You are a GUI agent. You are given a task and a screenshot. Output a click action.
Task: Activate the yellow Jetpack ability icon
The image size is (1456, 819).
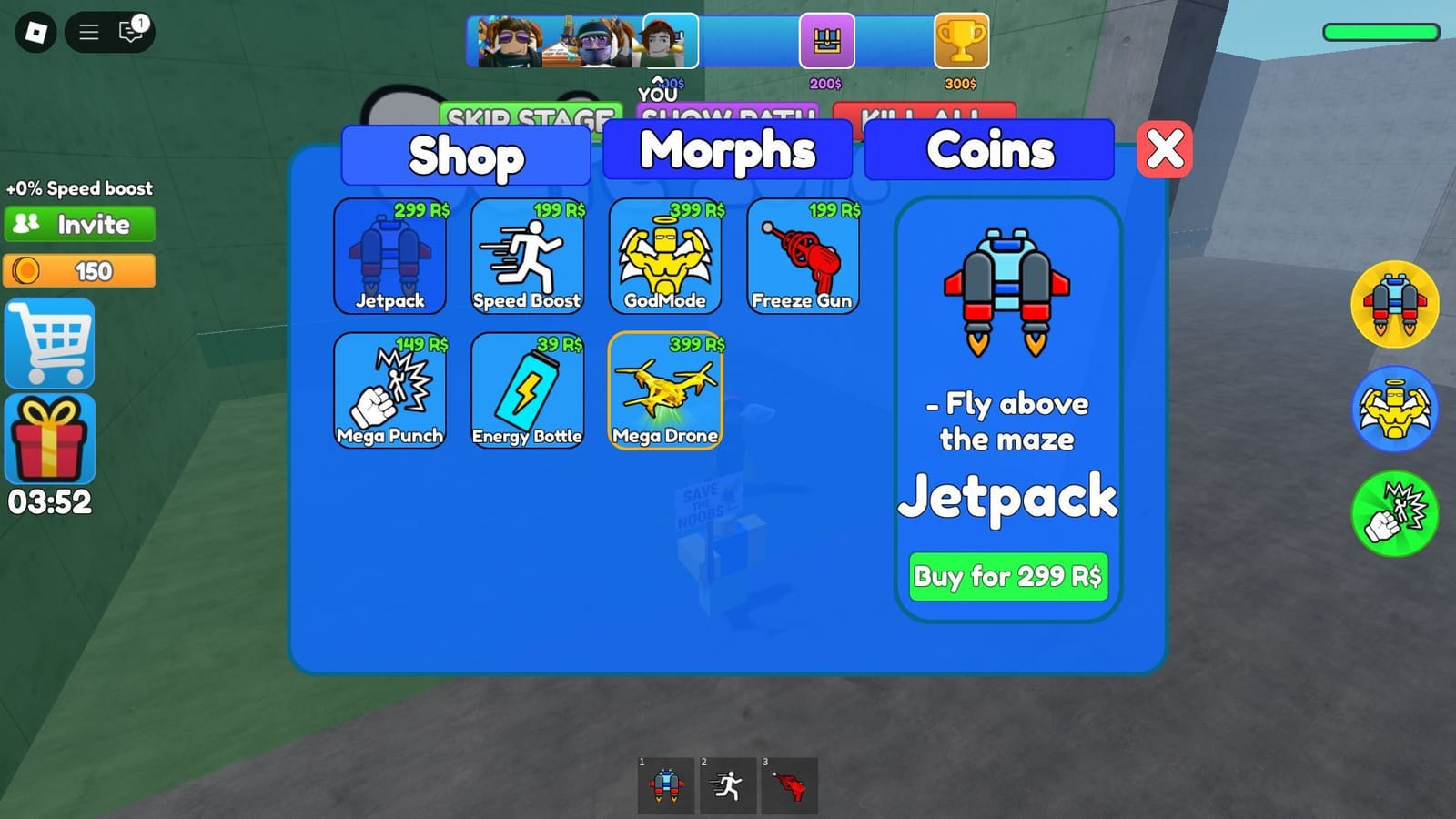tap(1397, 304)
